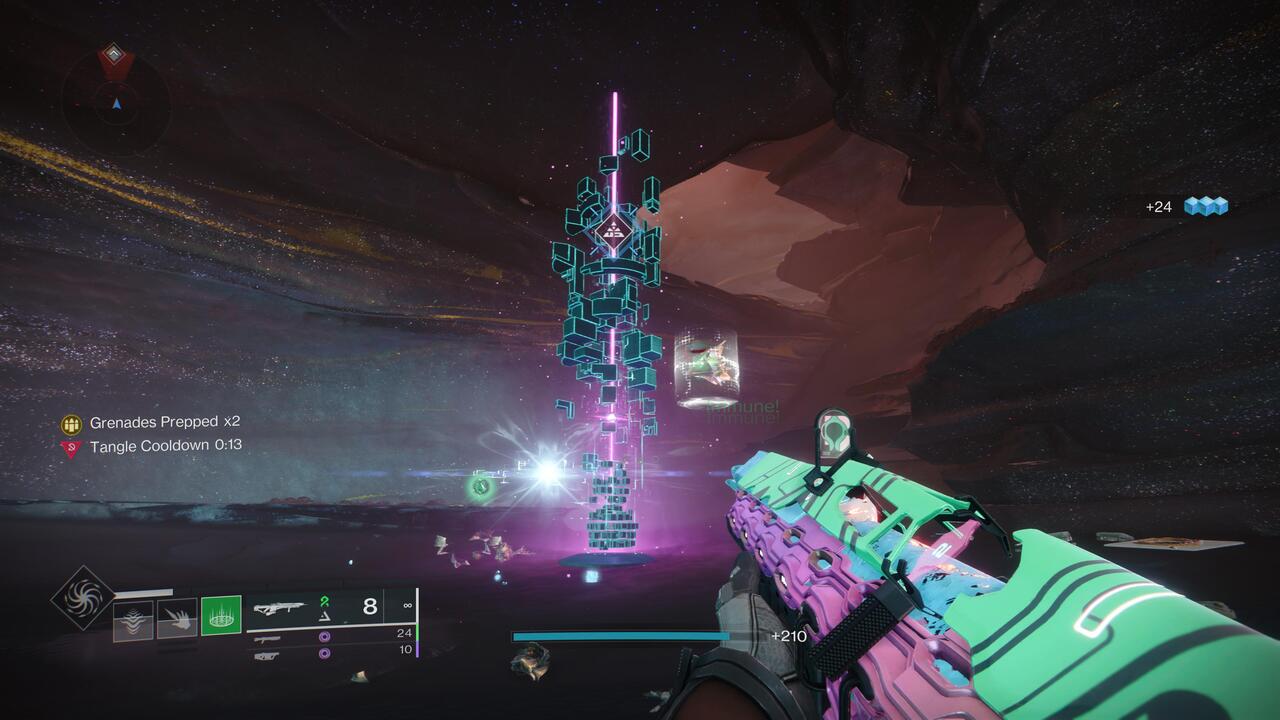
Task: Click the Grenades Prepped buff icon
Action: [71, 423]
